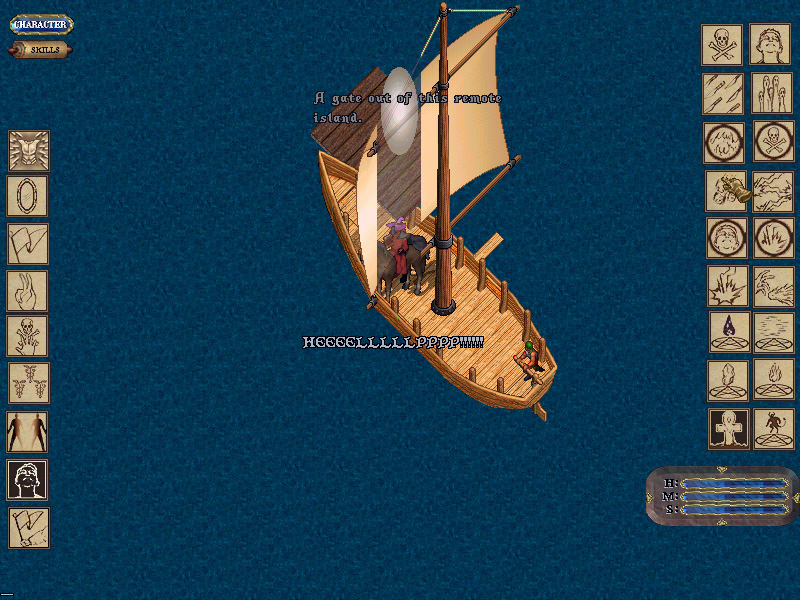This screenshot has height=600, width=800.
Task: Cast the hand shooting flames spell
Action: [x=773, y=285]
